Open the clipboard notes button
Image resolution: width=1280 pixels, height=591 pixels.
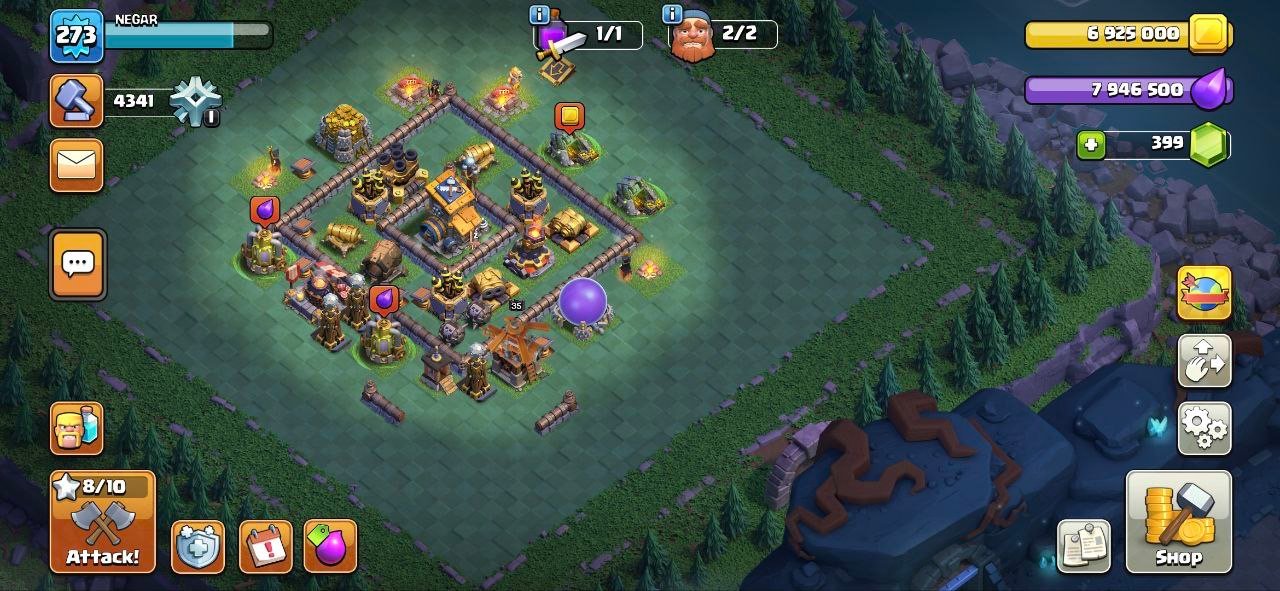point(1083,546)
